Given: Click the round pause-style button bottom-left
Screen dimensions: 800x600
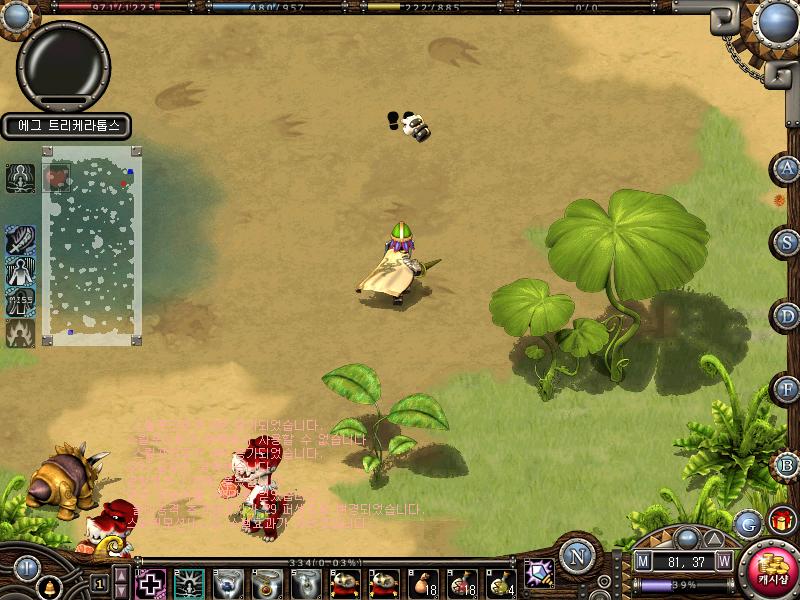Looking at the screenshot, I should (x=25, y=568).
